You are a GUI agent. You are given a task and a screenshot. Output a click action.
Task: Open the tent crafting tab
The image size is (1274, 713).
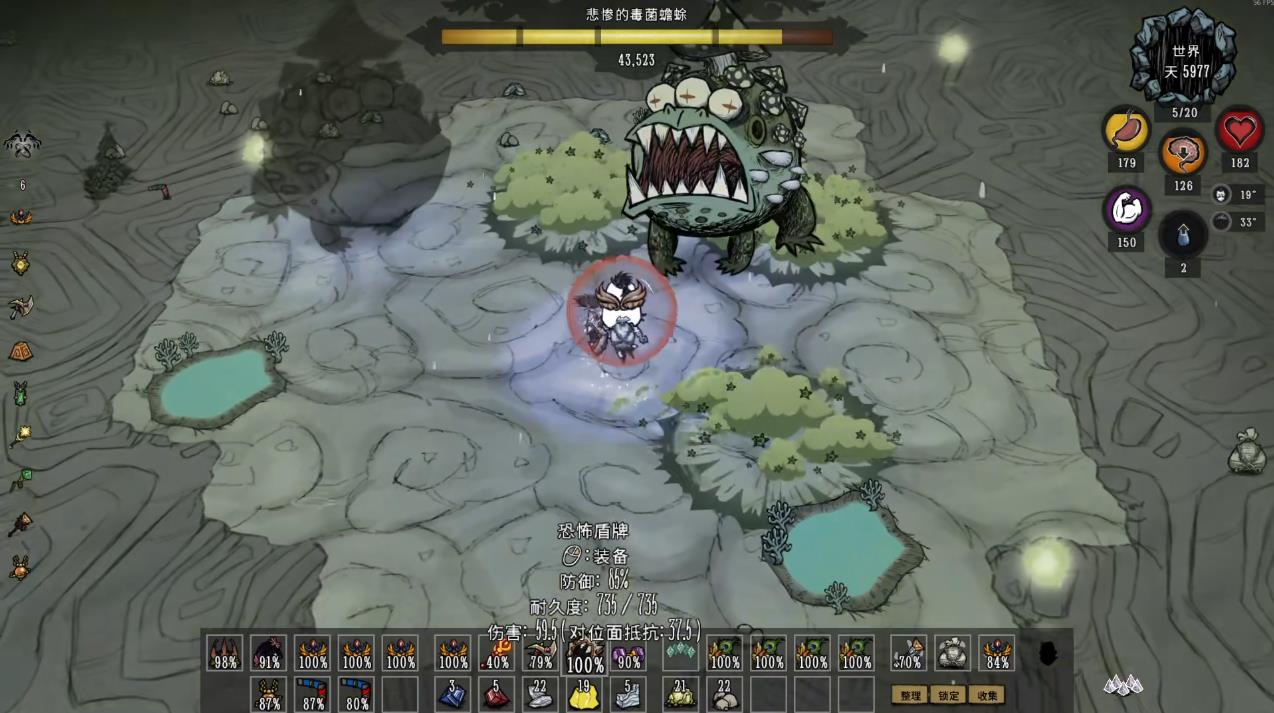[20, 351]
